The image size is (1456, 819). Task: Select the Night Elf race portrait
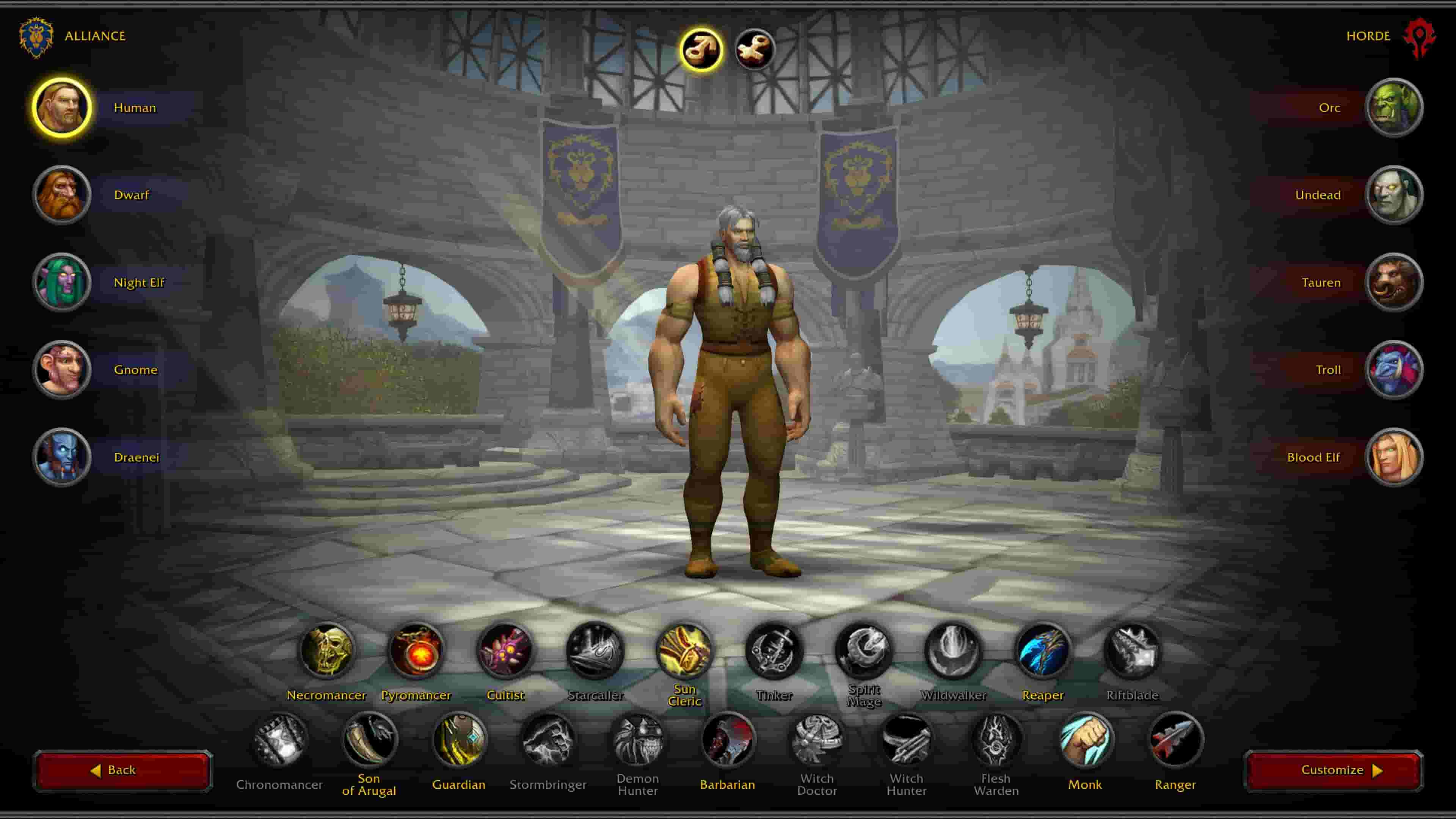[x=61, y=282]
